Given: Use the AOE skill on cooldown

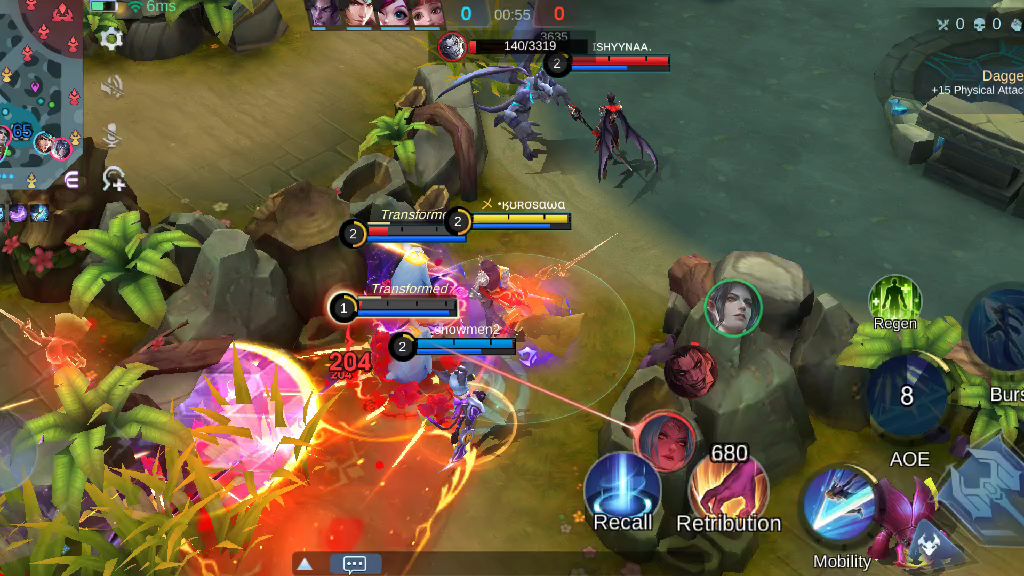Looking at the screenshot, I should [907, 396].
